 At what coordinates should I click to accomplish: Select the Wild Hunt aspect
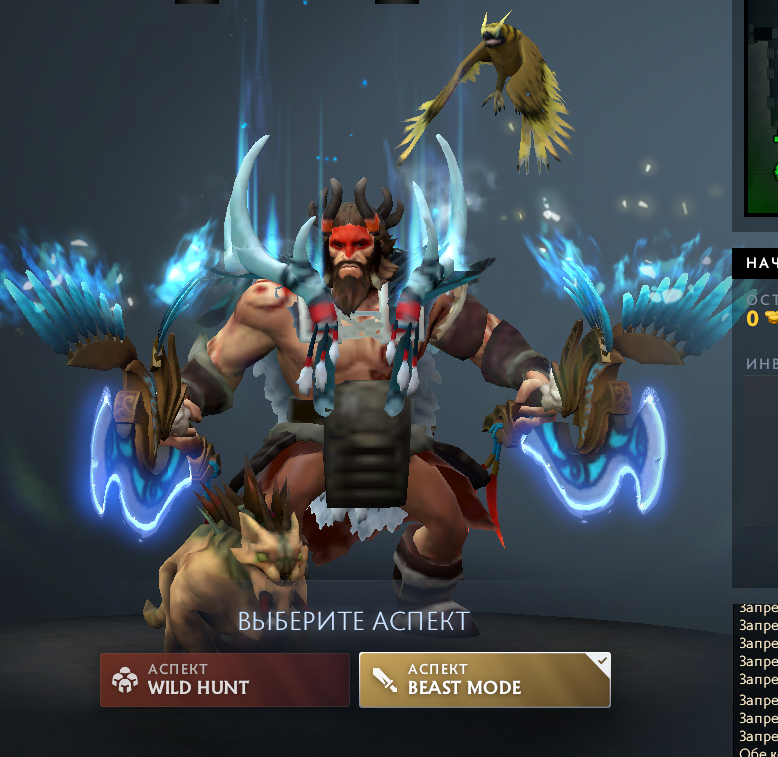pos(224,680)
